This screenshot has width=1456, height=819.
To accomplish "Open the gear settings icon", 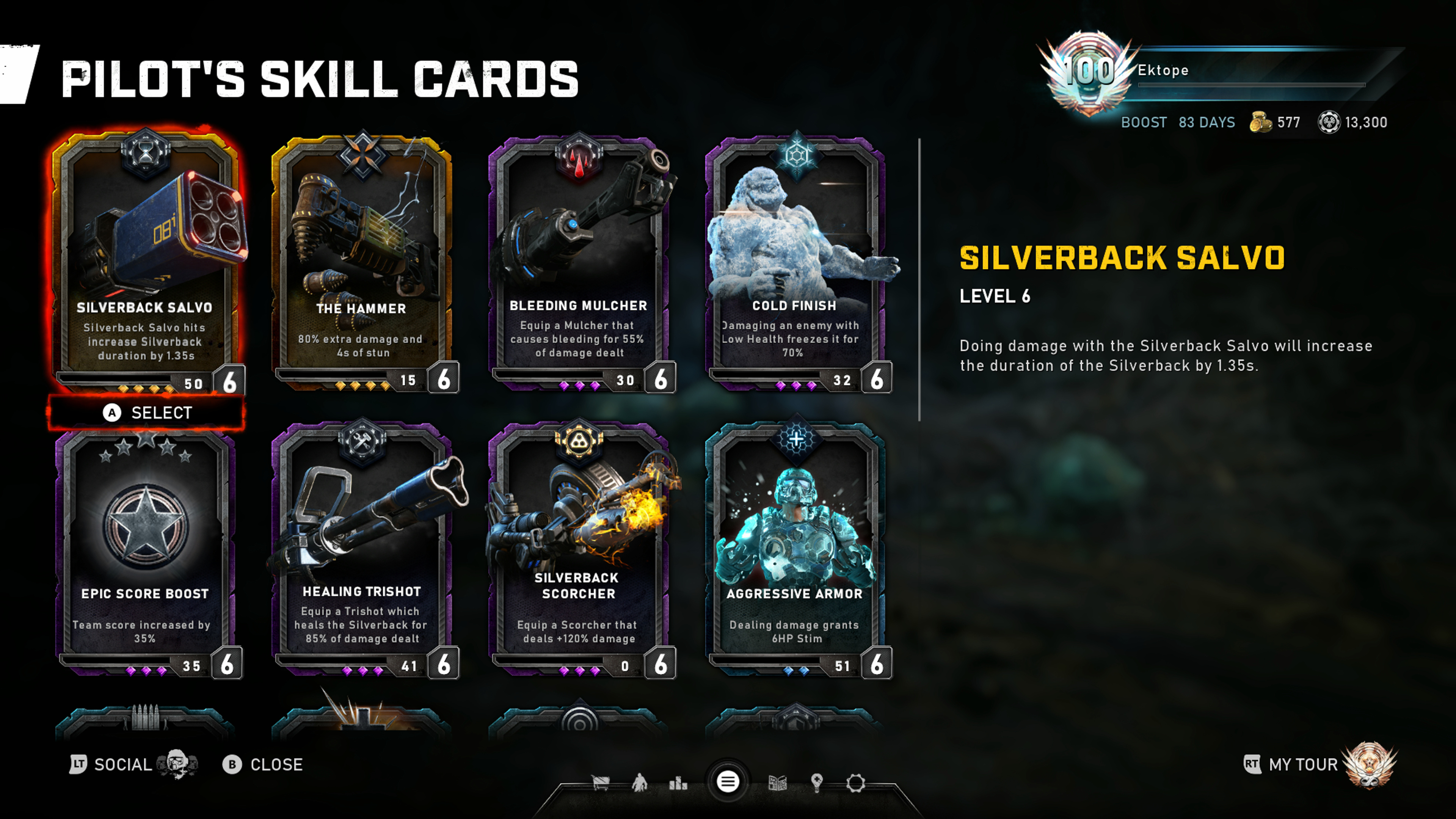I will (856, 783).
